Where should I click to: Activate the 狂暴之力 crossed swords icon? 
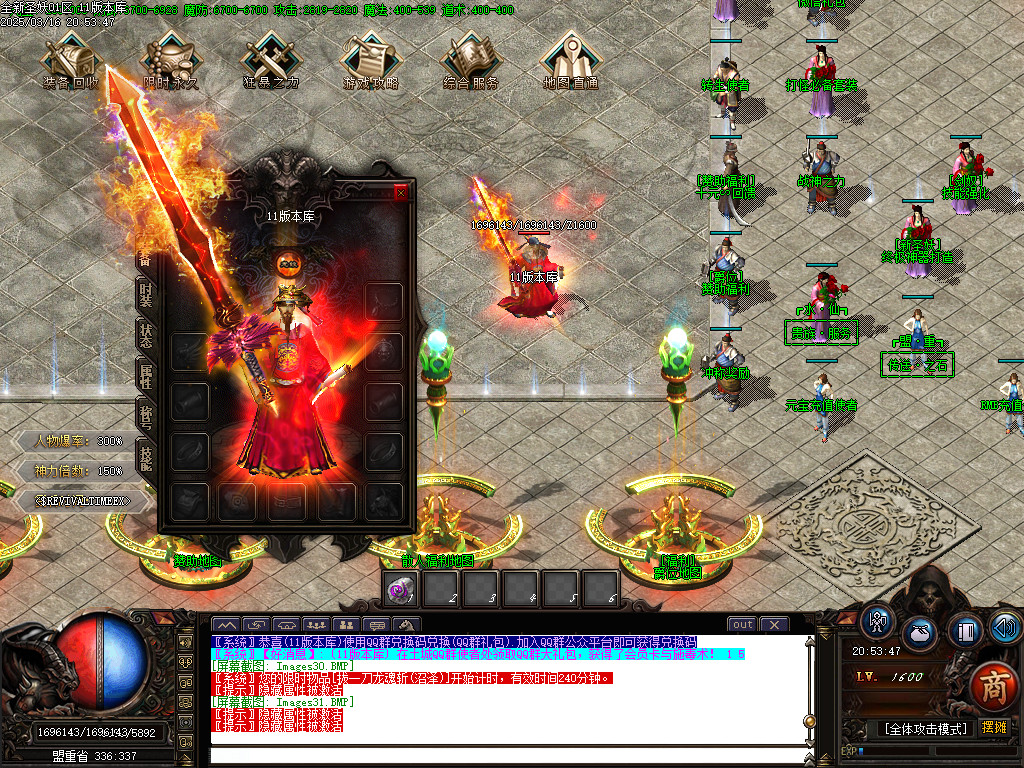[x=271, y=58]
